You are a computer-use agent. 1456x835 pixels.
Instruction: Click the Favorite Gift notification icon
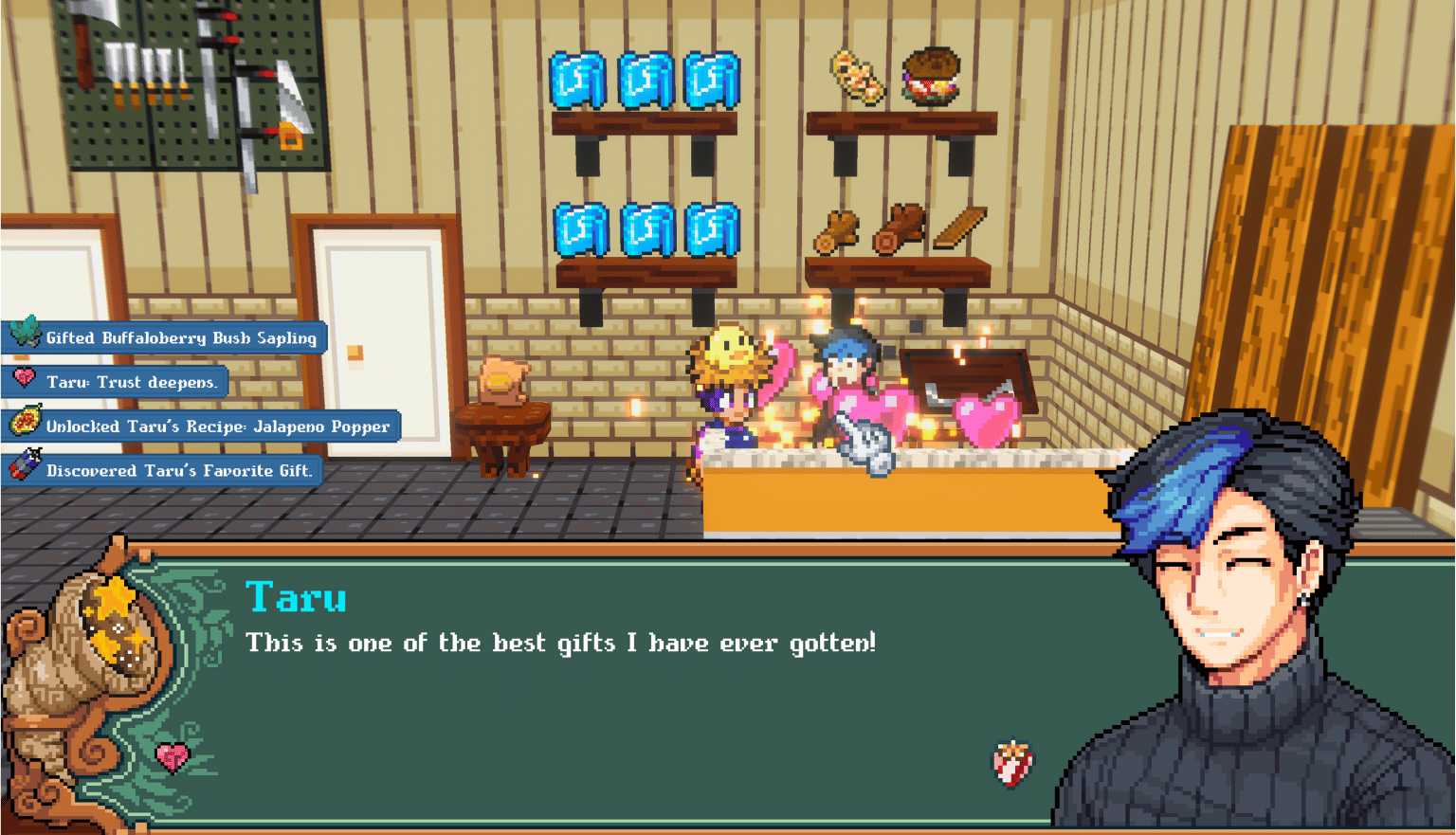[x=26, y=469]
